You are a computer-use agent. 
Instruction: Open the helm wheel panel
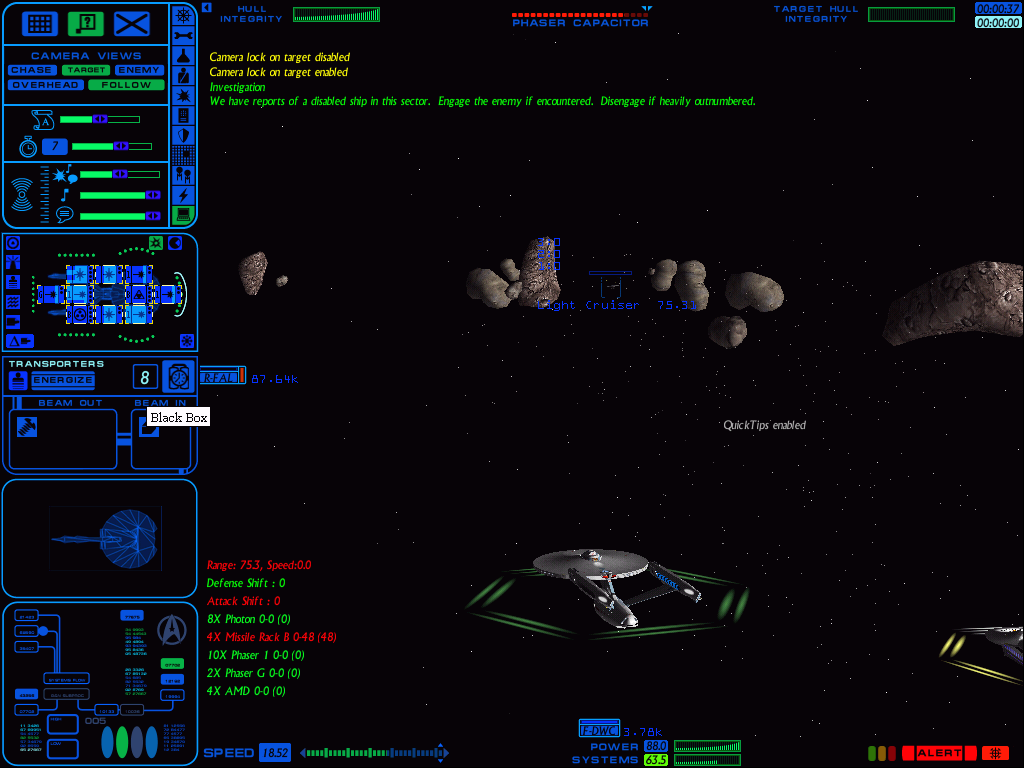[183, 15]
